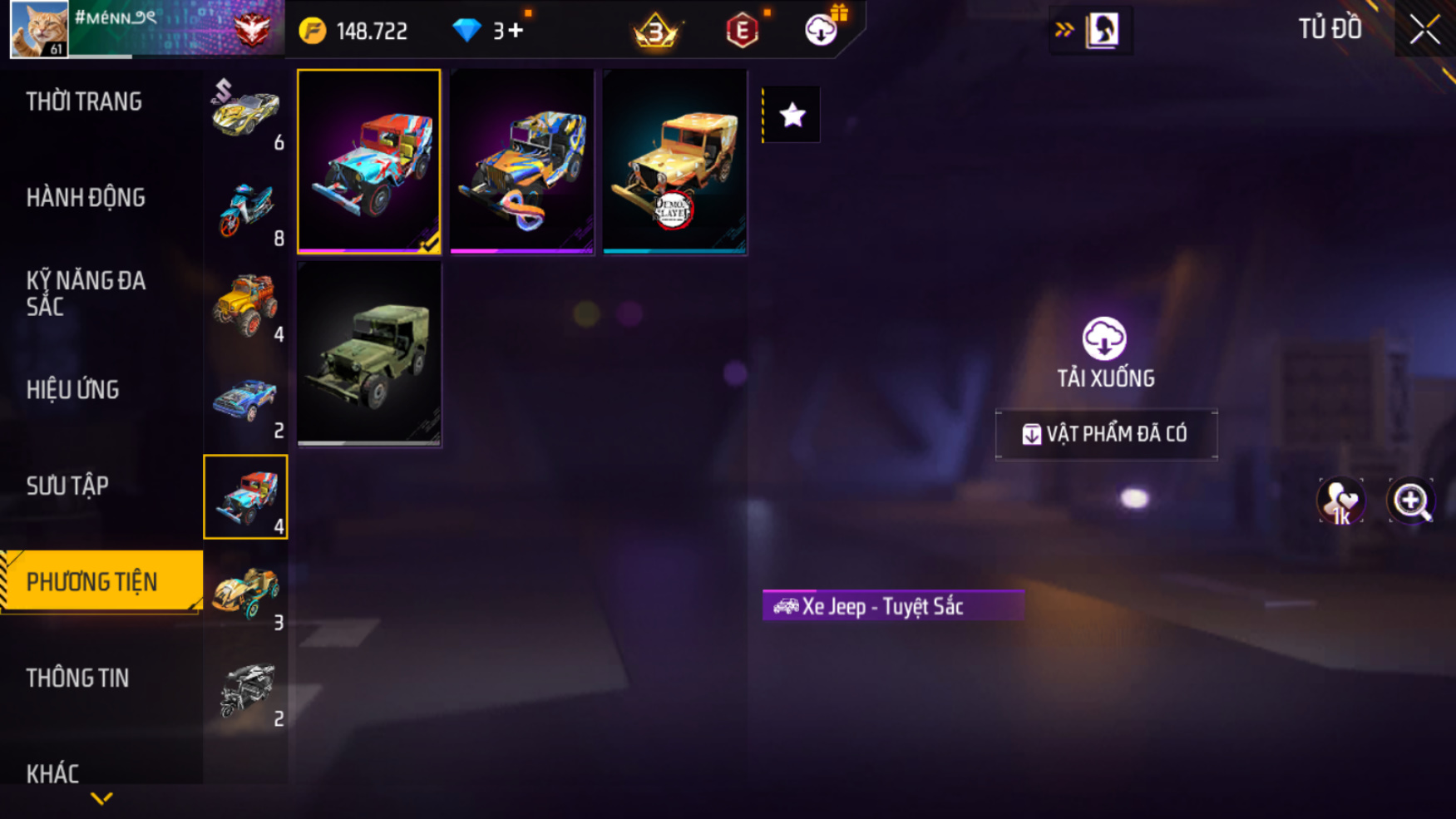Click the Vật Phẩm Đã Có button
Image resolution: width=1456 pixels, height=819 pixels.
pos(1106,434)
